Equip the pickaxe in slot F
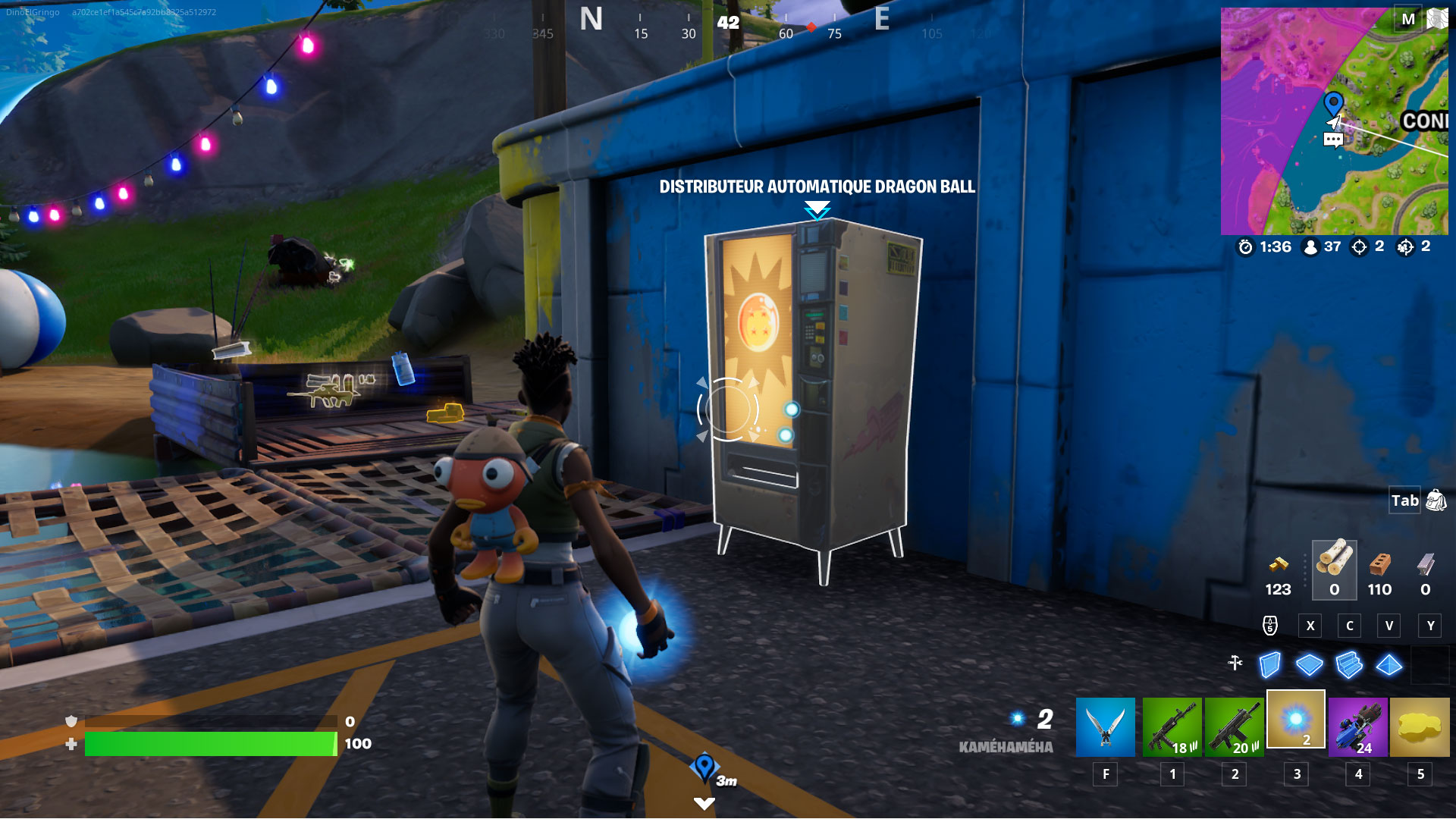Viewport: 1456px width, 819px height. pyautogui.click(x=1105, y=726)
